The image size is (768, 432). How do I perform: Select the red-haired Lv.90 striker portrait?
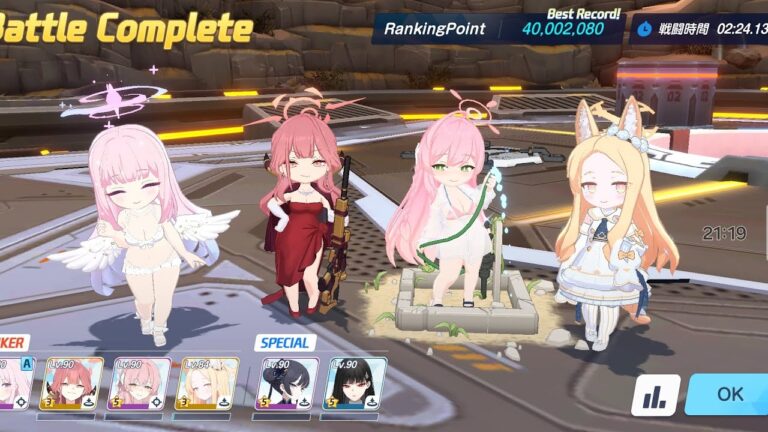(72, 384)
